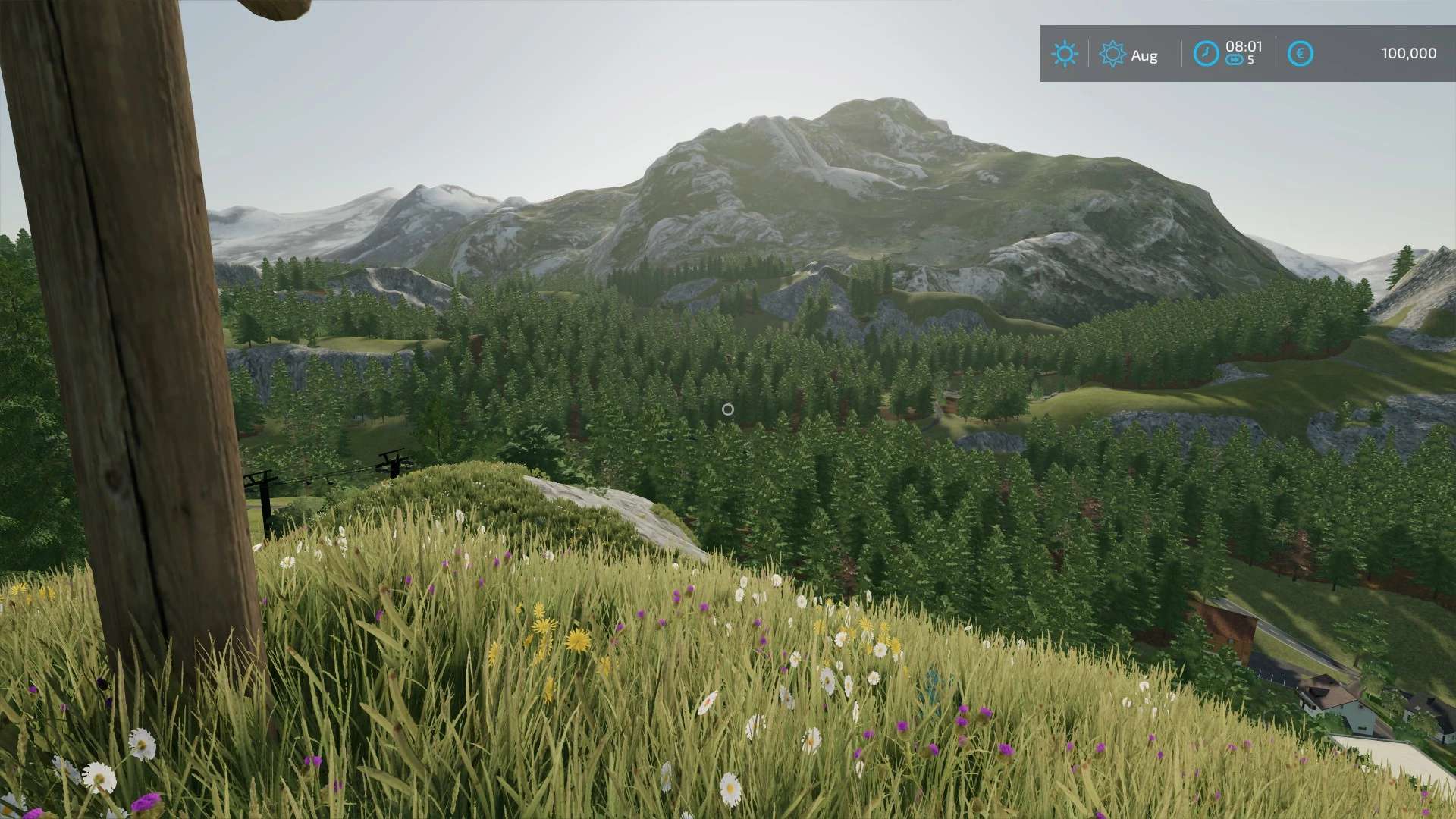
Task: Click the clock time icon
Action: click(1206, 54)
